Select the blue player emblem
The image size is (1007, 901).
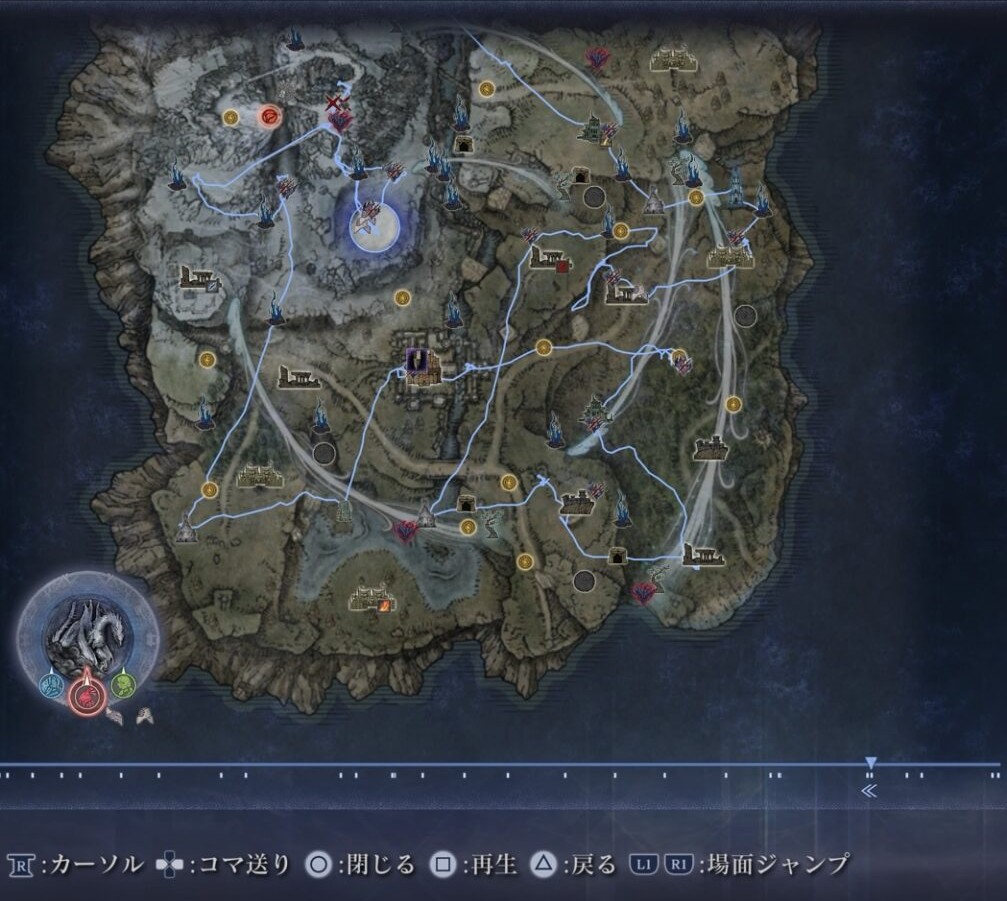(x=50, y=685)
